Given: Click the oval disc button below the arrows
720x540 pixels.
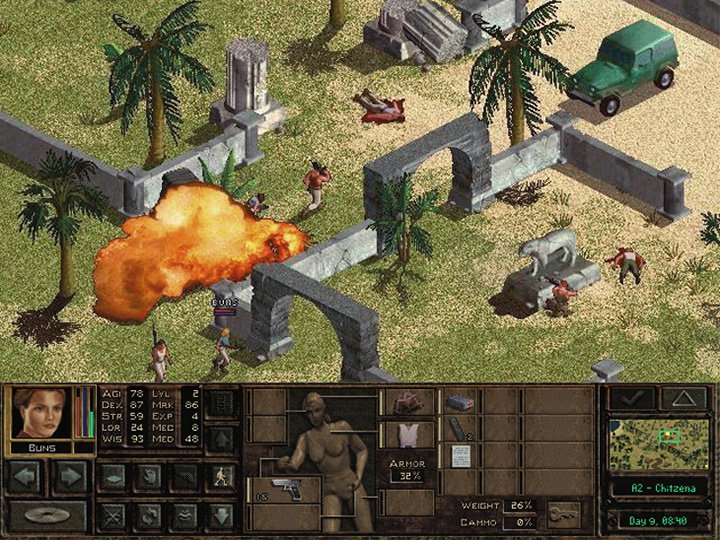Looking at the screenshot, I should 48,514.
